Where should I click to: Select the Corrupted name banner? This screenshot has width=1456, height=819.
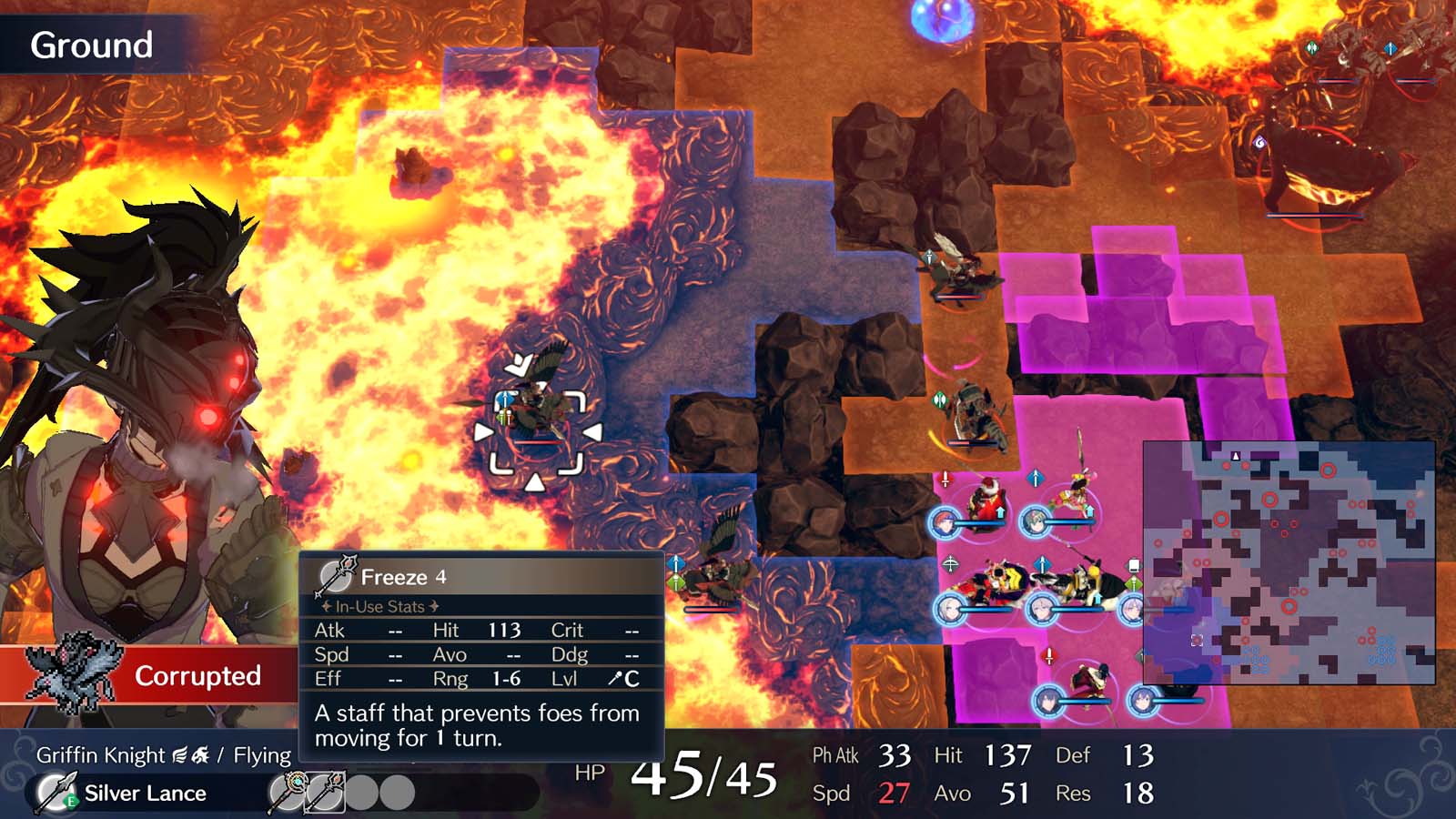[x=198, y=676]
